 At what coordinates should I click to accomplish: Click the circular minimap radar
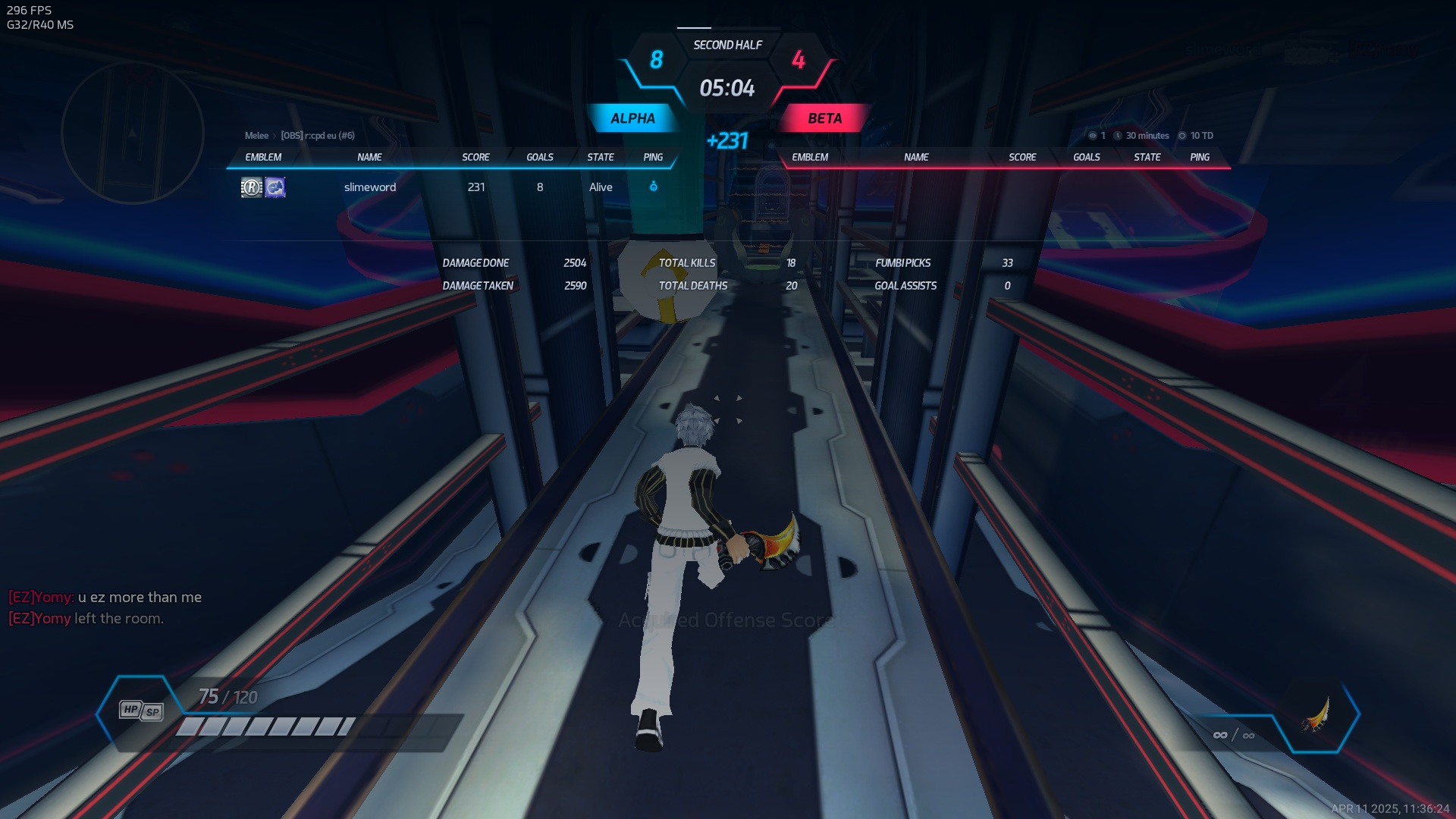133,133
